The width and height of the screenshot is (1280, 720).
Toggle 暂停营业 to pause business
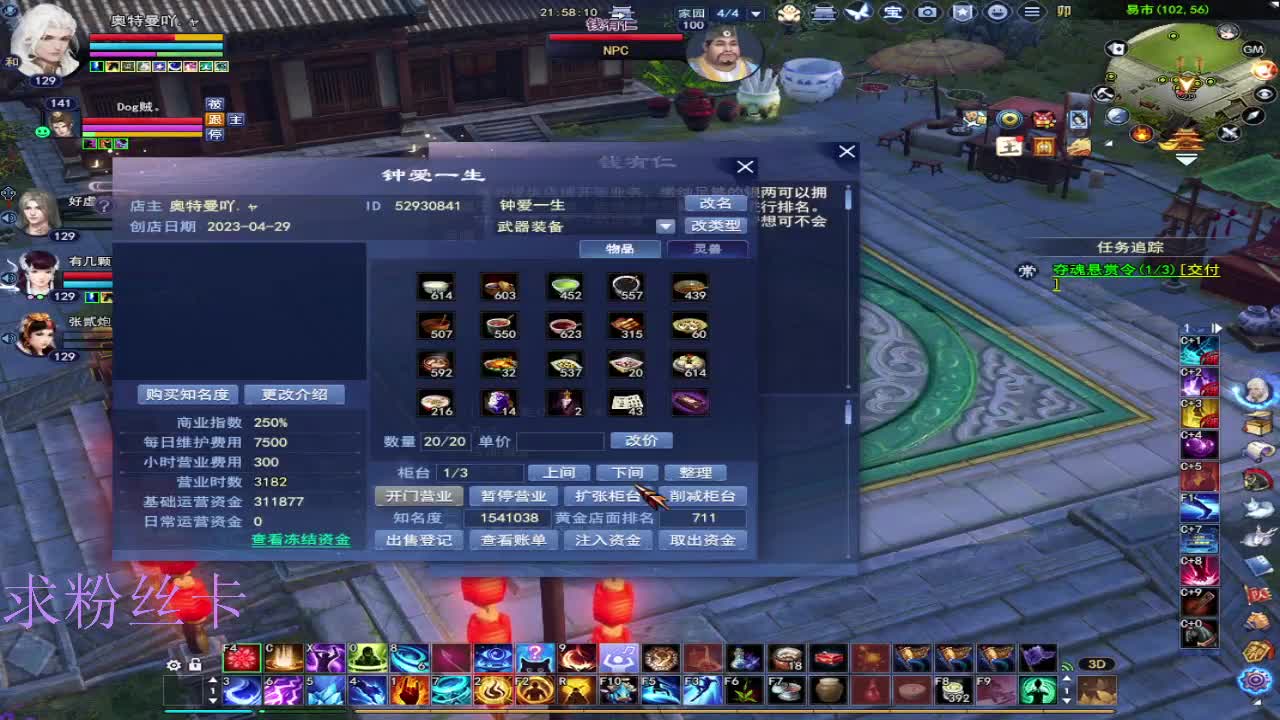[x=513, y=495]
